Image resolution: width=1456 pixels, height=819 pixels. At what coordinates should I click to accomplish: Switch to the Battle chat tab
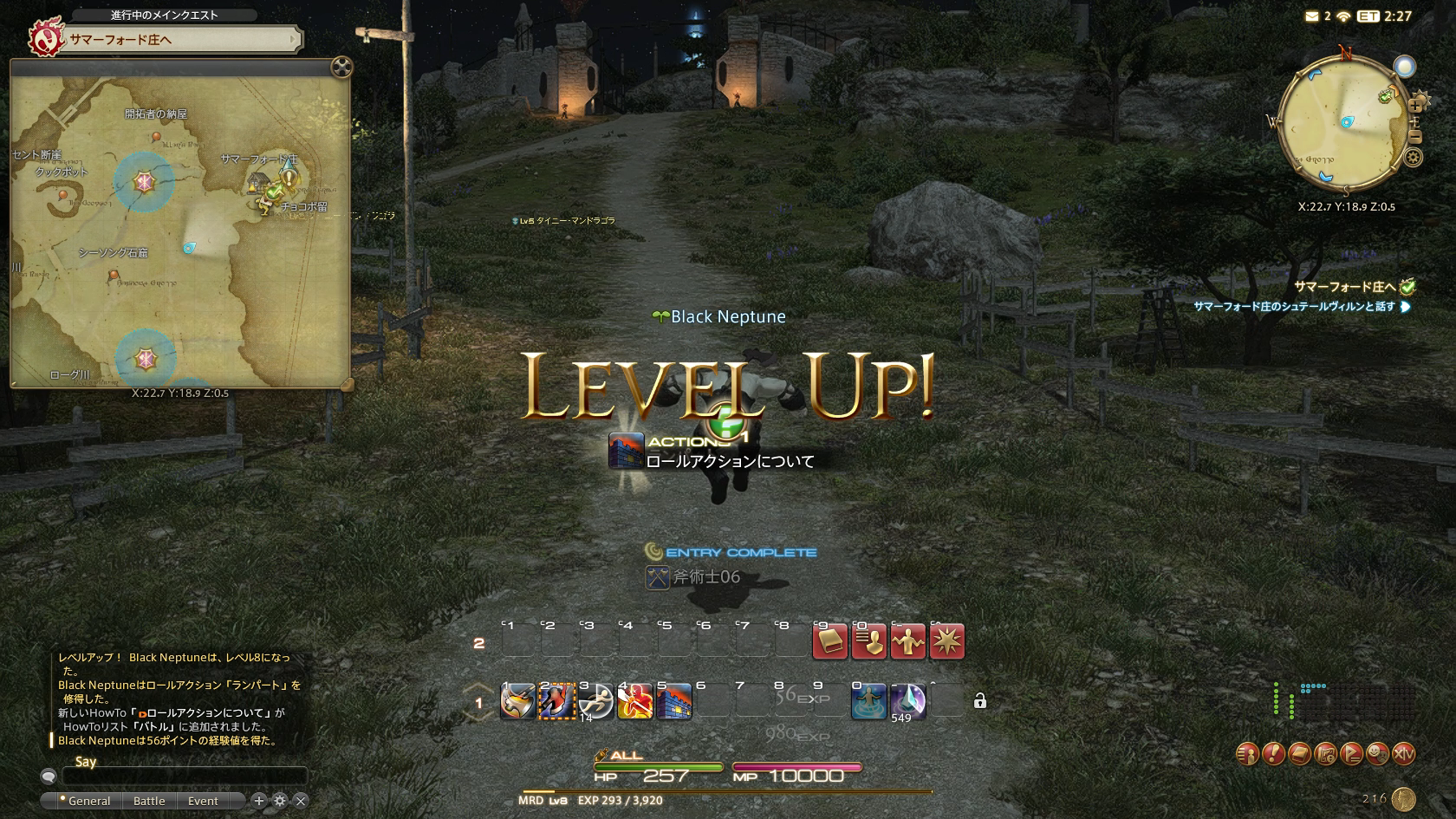pyautogui.click(x=149, y=801)
